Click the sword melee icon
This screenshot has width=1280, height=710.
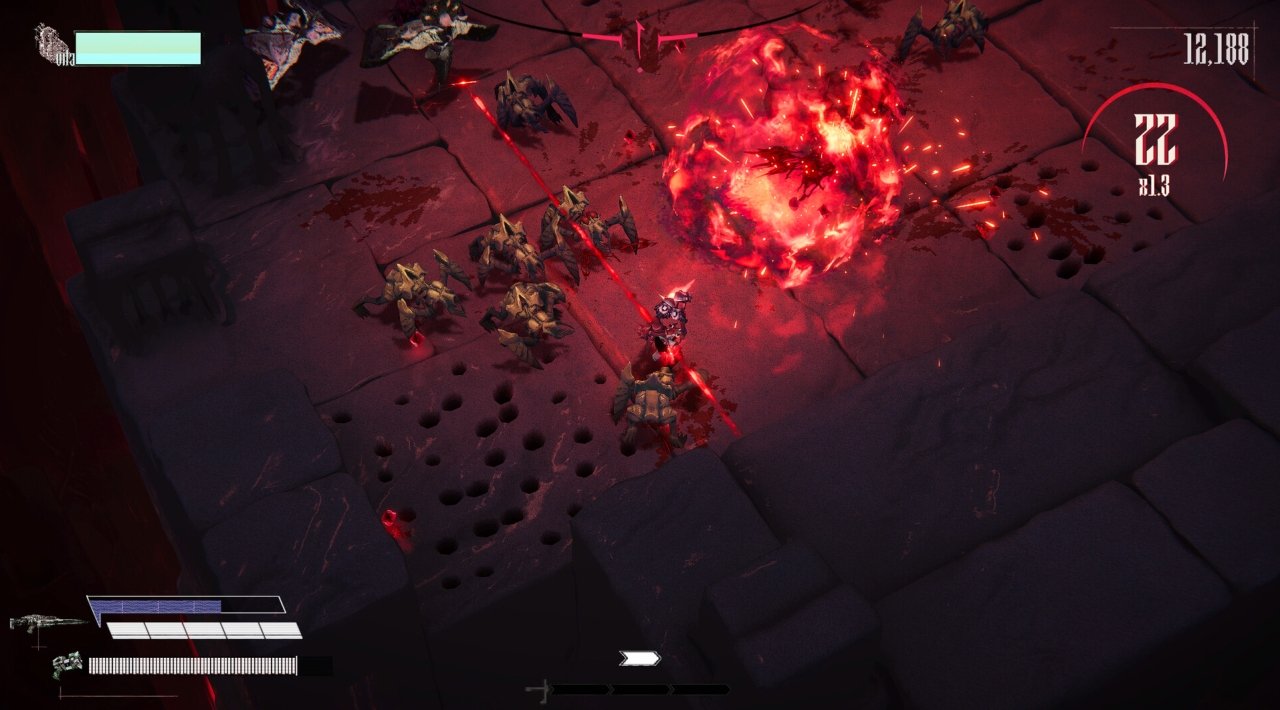pyautogui.click(x=539, y=690)
